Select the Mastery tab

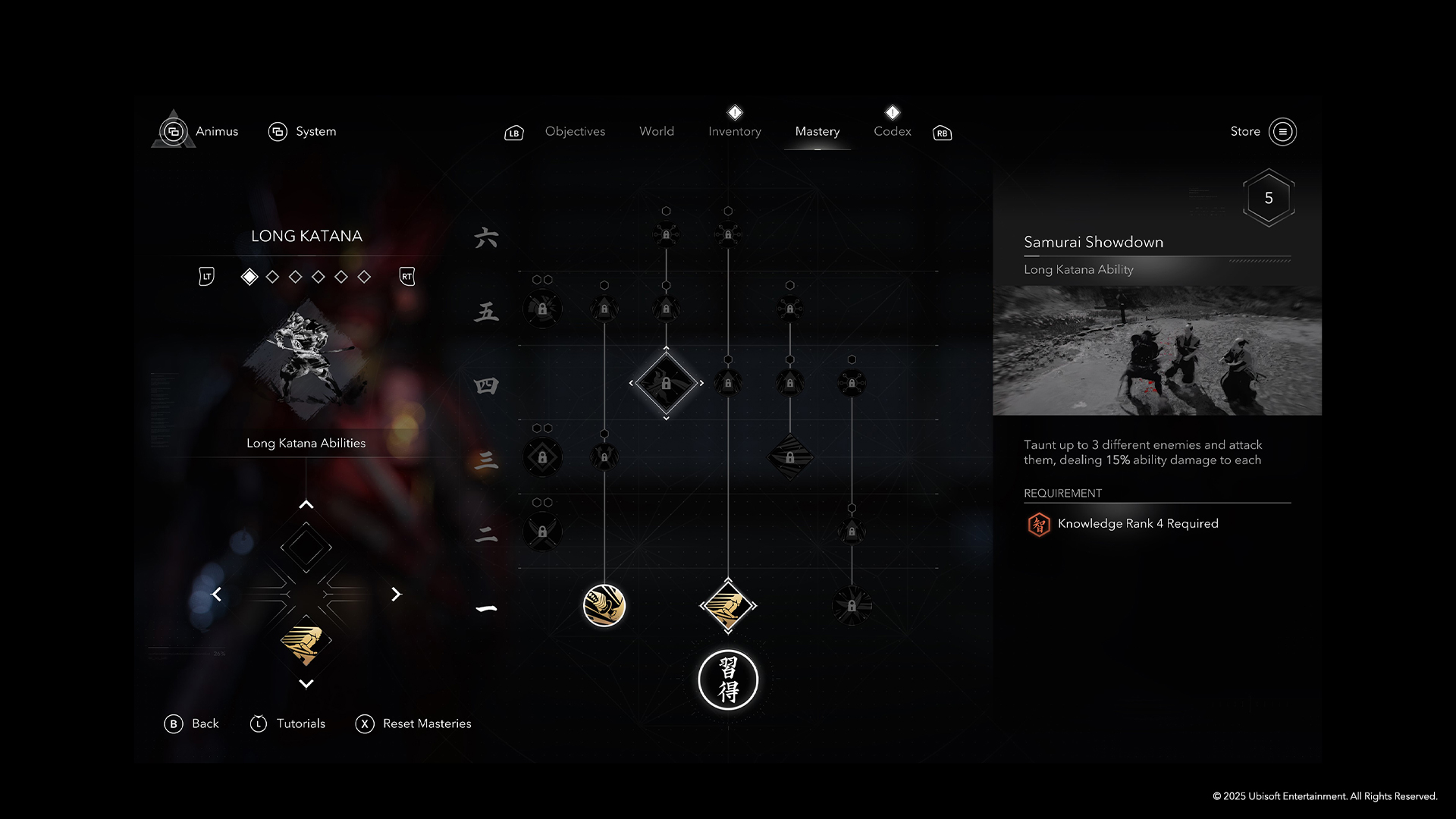point(817,131)
